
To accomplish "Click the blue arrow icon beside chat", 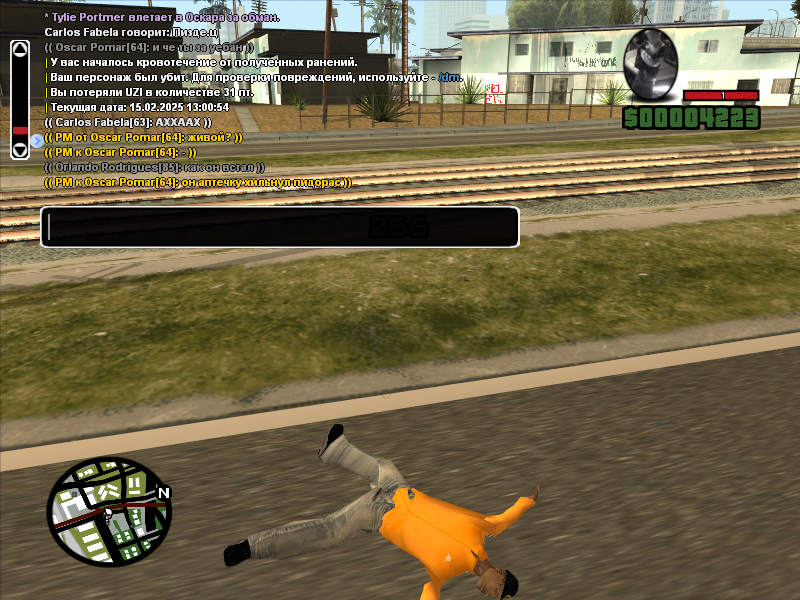I will (x=37, y=141).
